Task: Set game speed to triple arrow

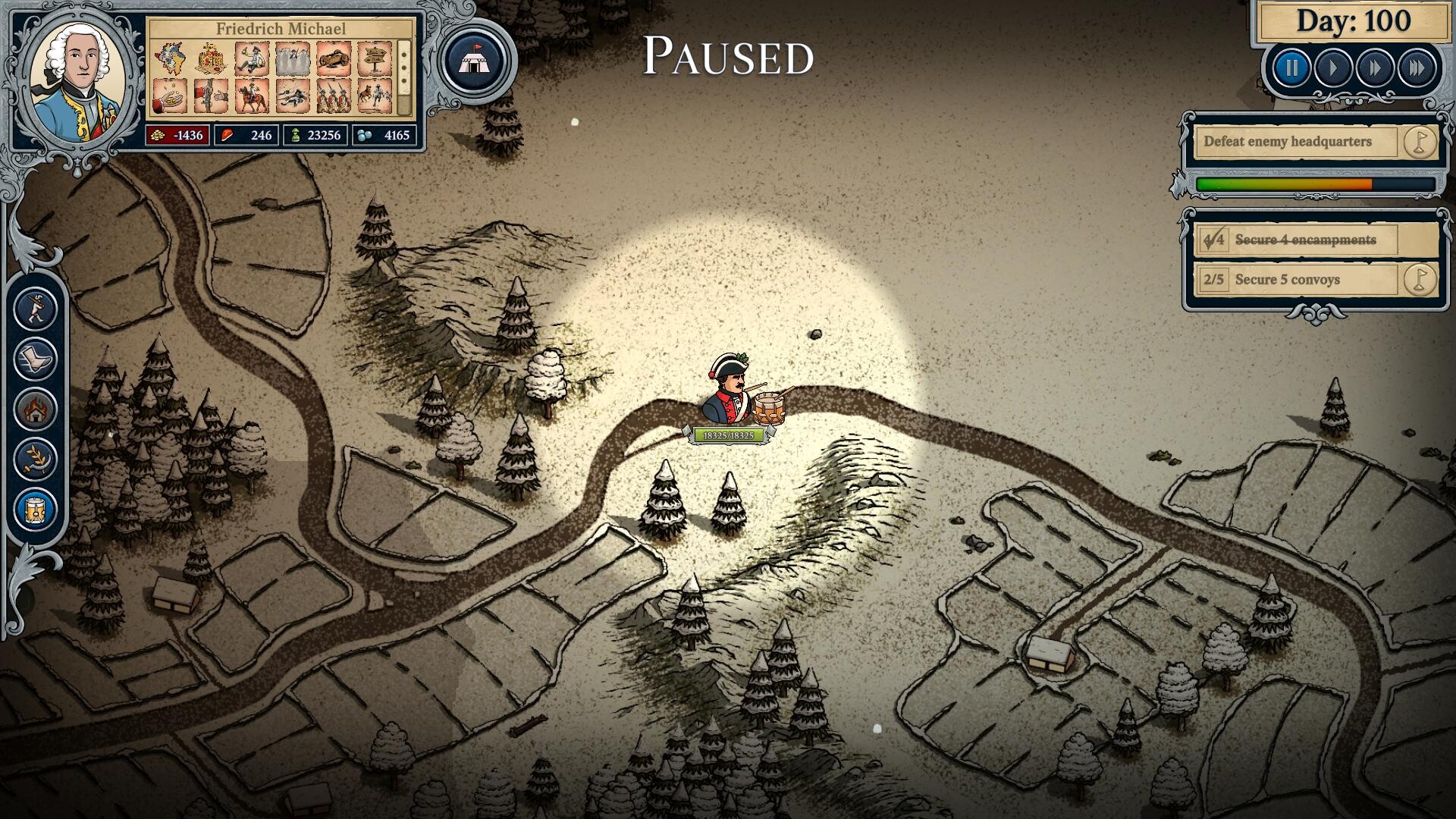Action: click(1417, 69)
